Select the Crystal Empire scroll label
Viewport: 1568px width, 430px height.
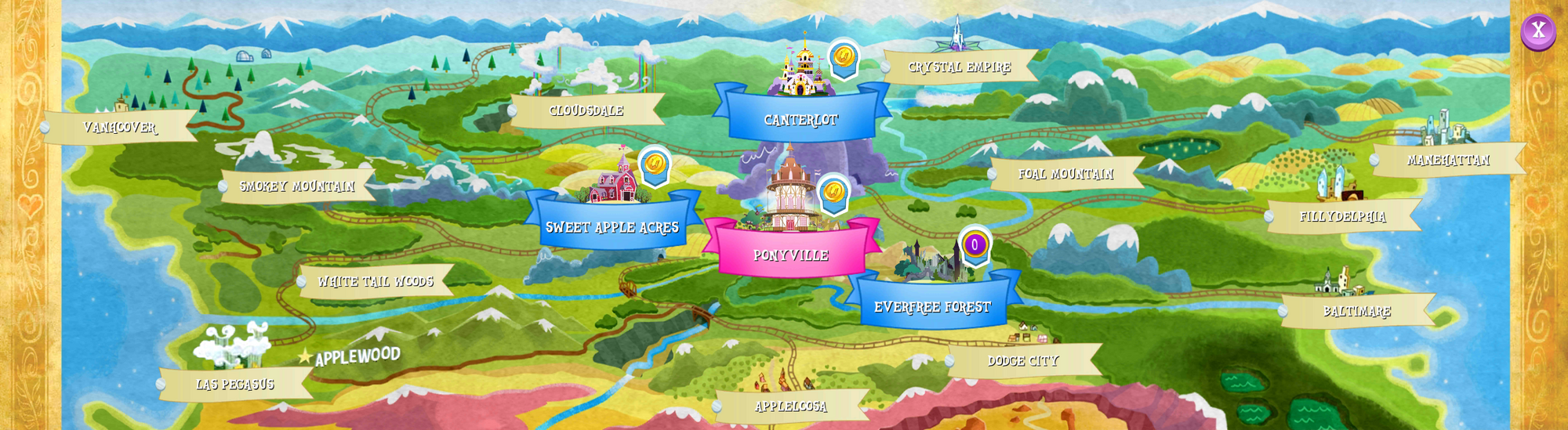(960, 67)
